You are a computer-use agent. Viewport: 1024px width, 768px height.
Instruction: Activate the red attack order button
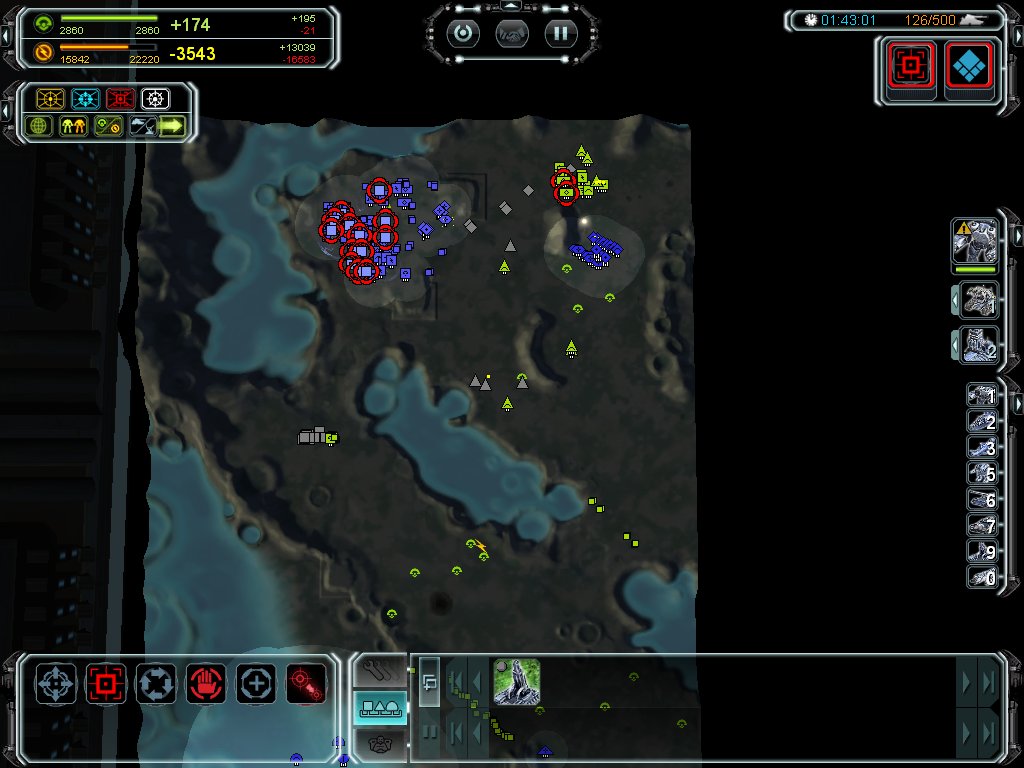(106, 684)
